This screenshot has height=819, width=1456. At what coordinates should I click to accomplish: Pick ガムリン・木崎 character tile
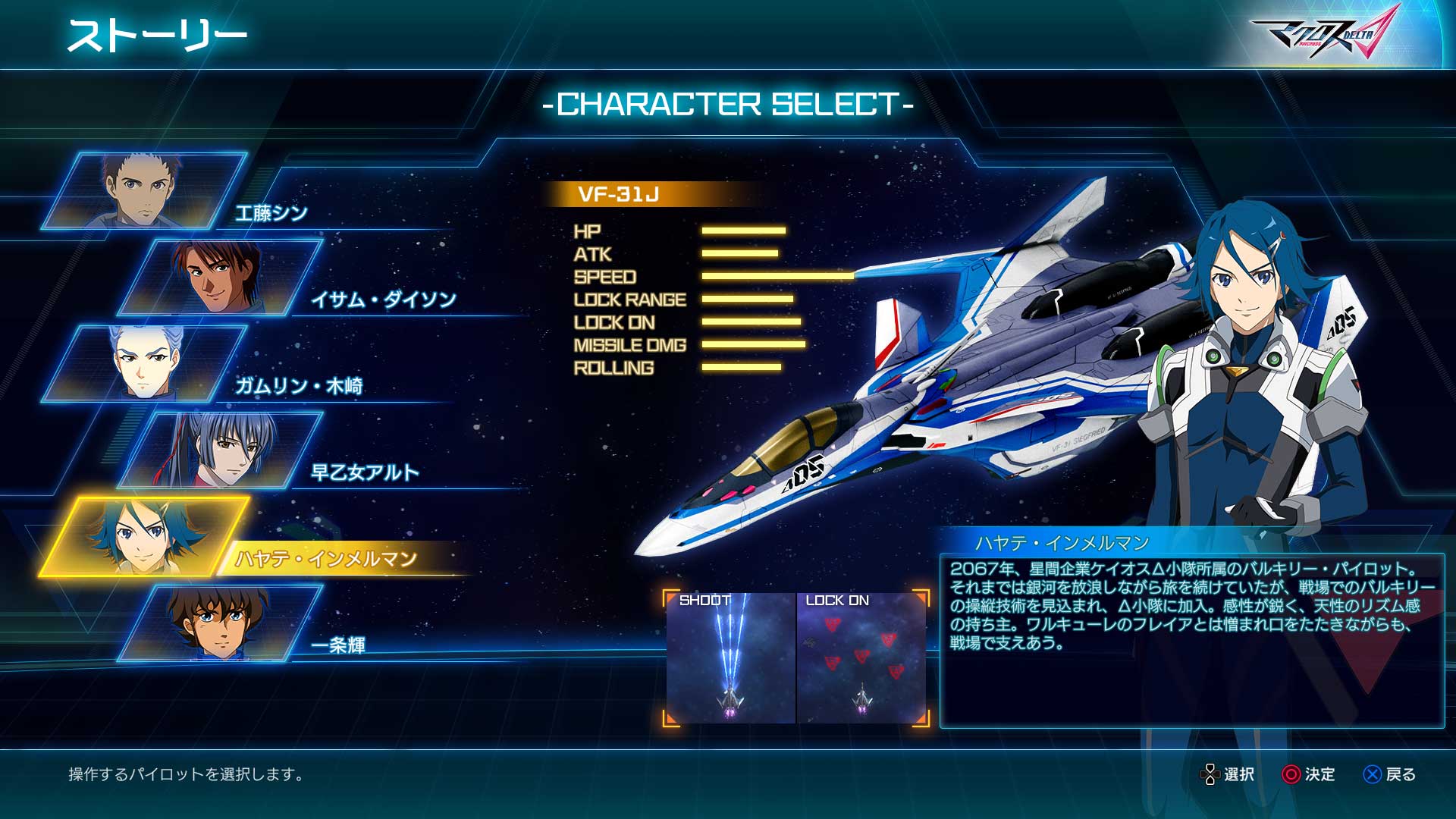[144, 364]
